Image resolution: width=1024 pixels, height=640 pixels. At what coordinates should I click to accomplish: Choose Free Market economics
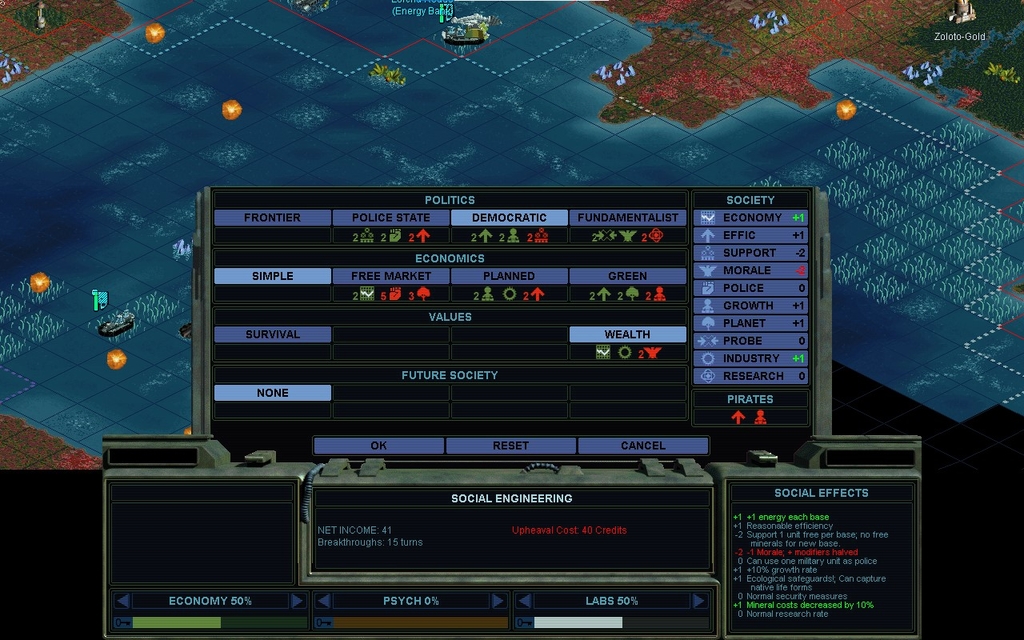click(391, 276)
